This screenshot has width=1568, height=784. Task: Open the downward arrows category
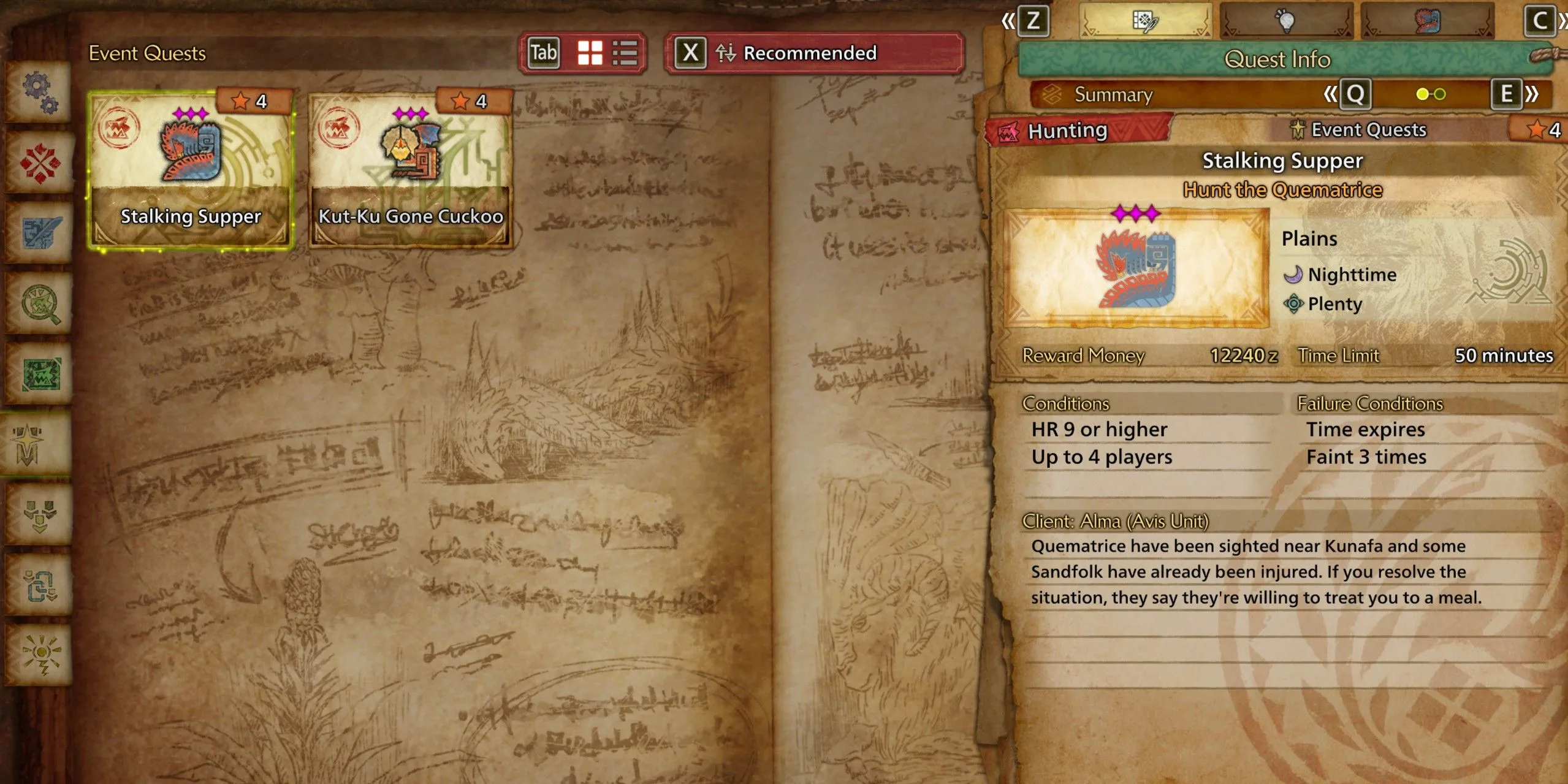pyautogui.click(x=40, y=515)
